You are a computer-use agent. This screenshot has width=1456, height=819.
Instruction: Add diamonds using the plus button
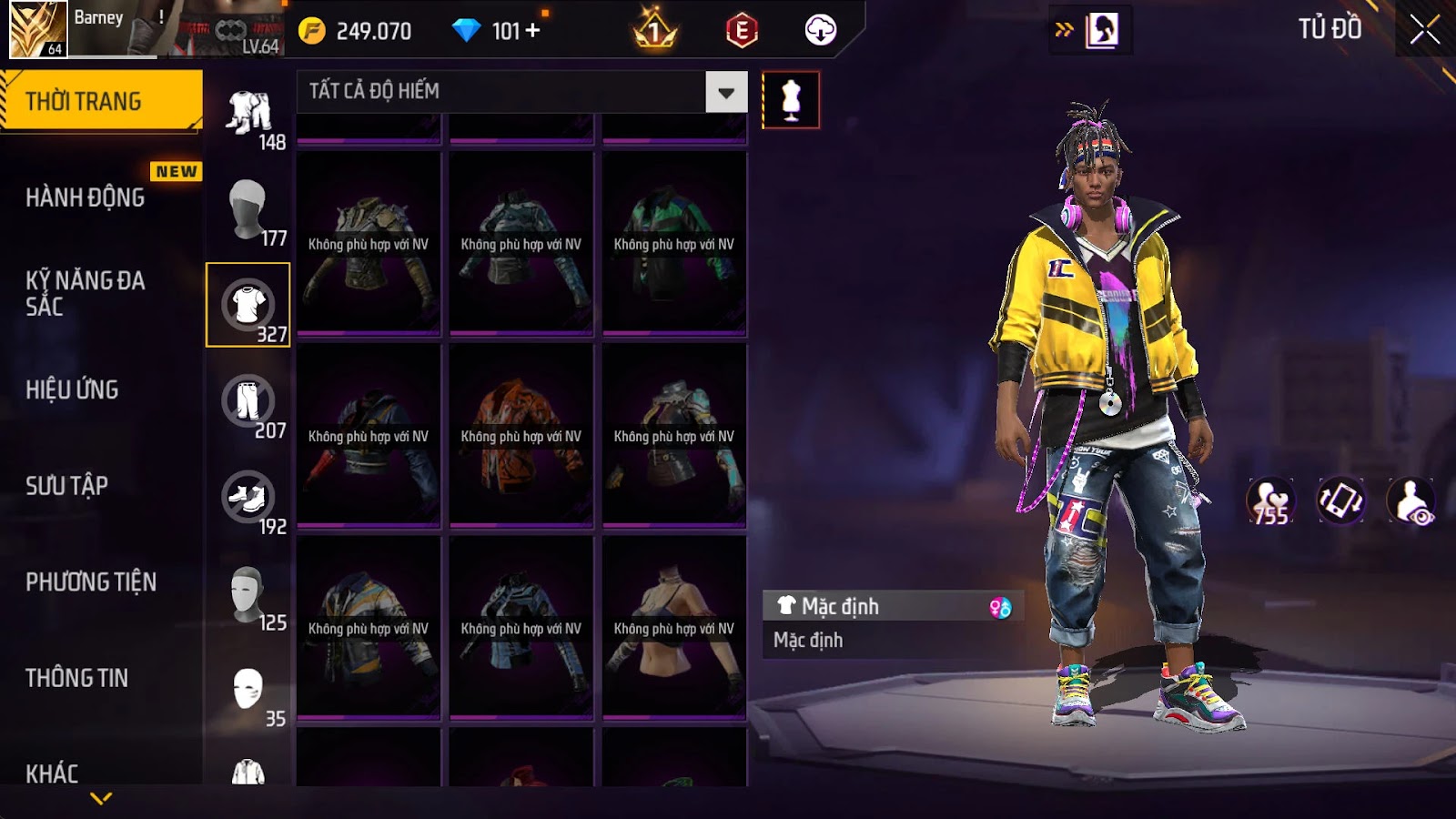tap(533, 31)
